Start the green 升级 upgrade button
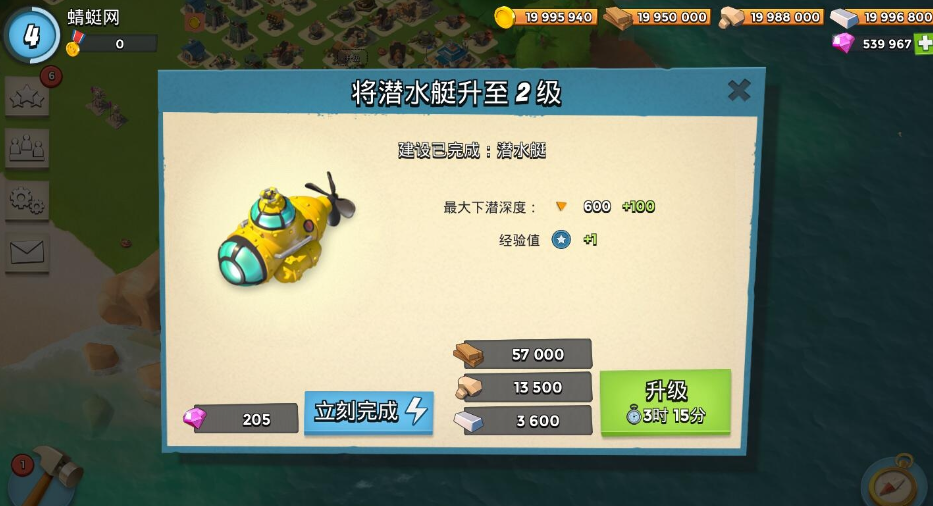This screenshot has height=506, width=933. click(665, 402)
